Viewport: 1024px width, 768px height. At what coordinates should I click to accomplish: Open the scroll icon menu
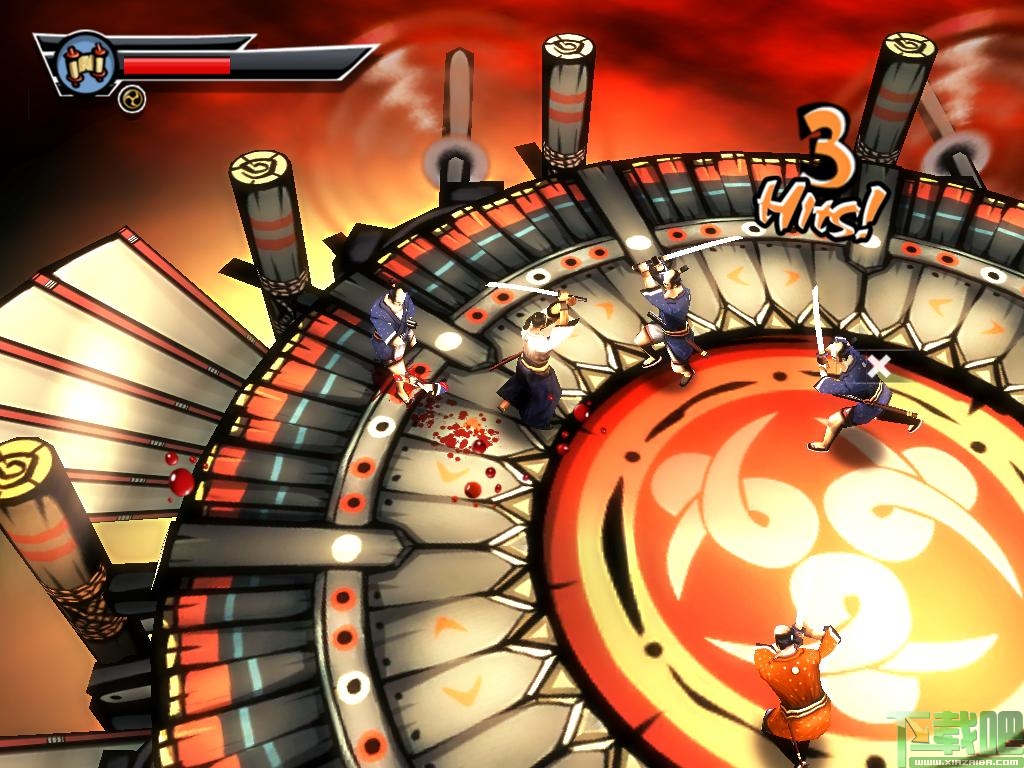(x=85, y=64)
